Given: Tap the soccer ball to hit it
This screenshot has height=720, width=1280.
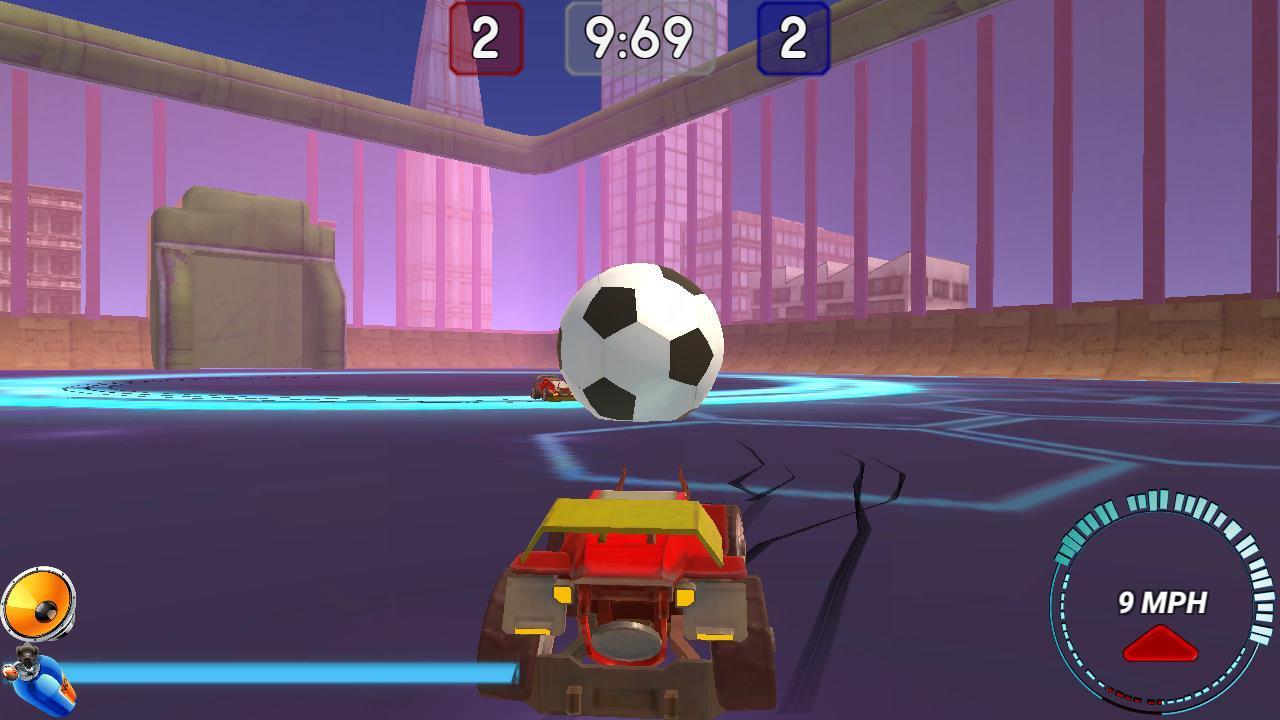Looking at the screenshot, I should tap(640, 340).
